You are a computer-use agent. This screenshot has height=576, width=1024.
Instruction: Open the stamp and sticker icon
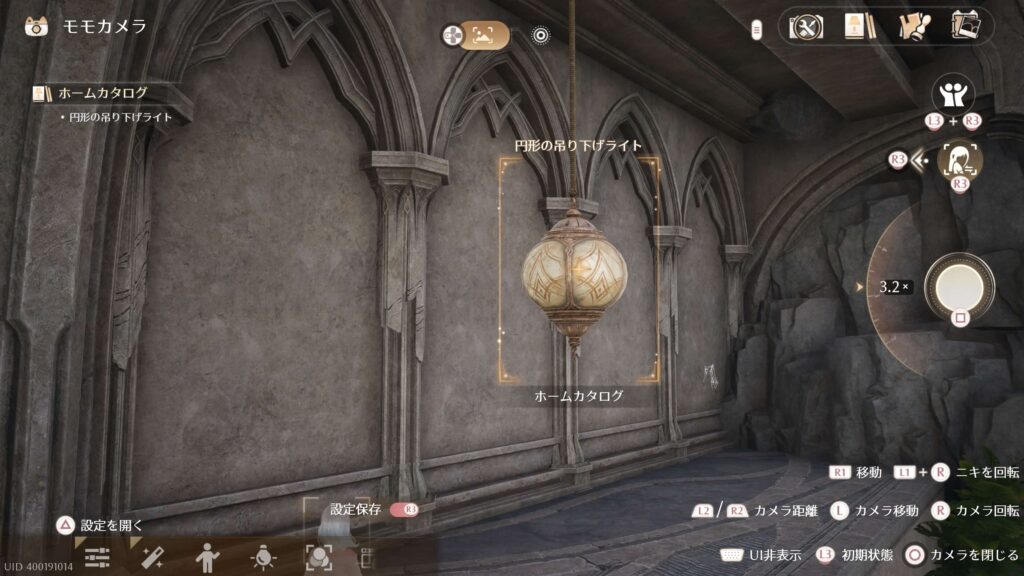912,26
